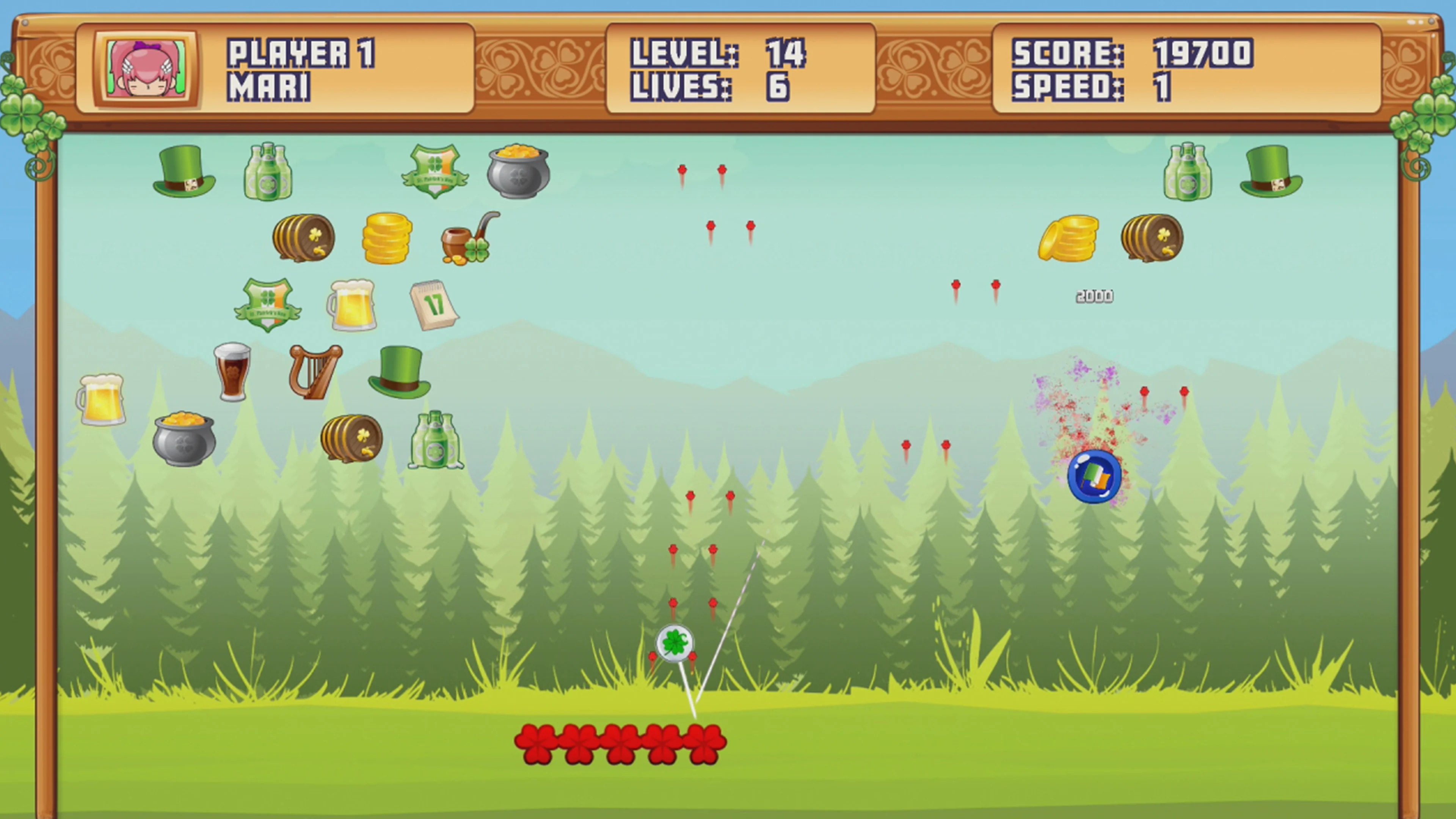Click the green bottles brick near the top-right corner
1456x819 pixels.
1190,175
